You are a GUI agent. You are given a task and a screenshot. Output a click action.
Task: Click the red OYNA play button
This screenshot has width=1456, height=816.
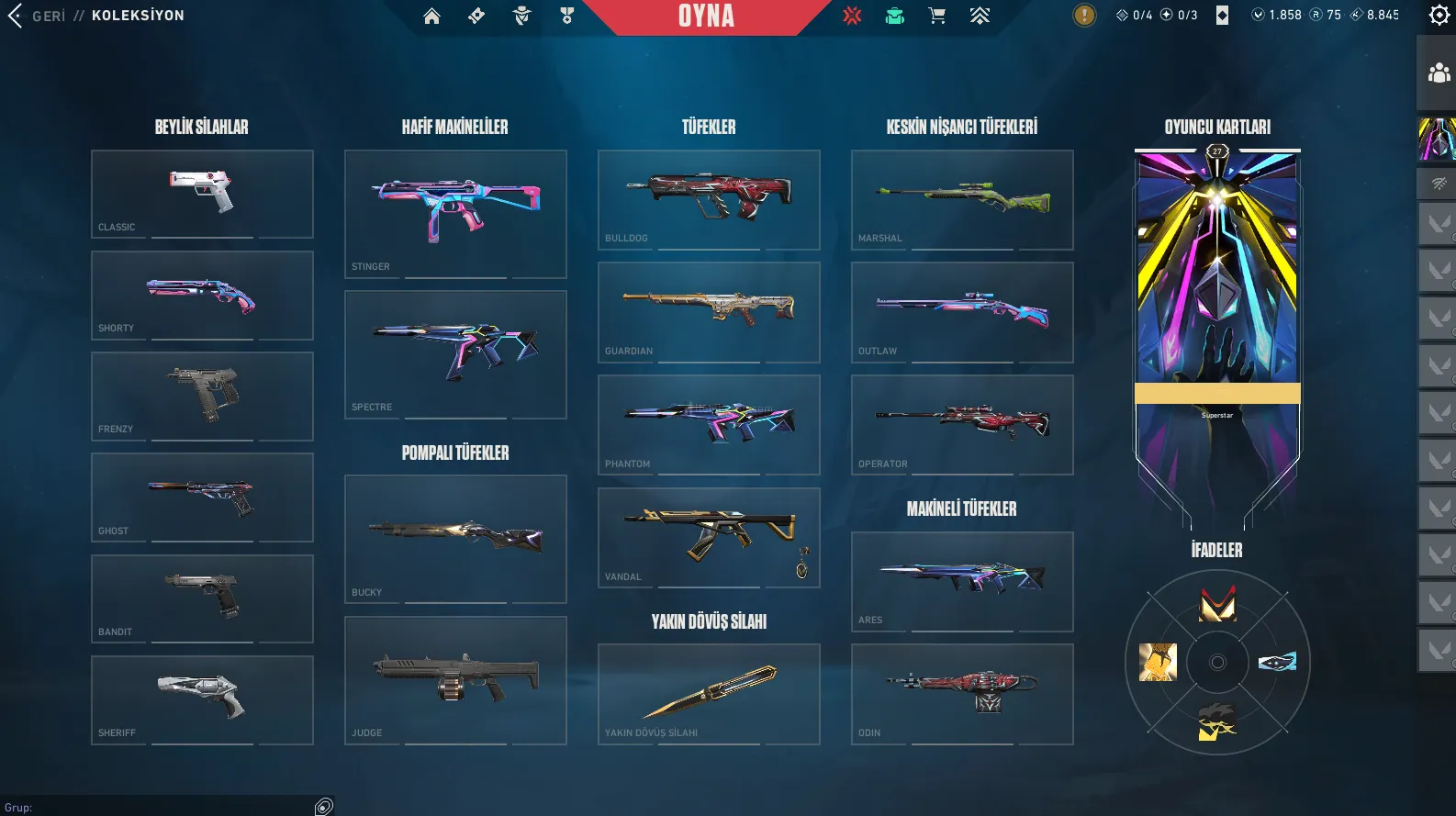pos(706,17)
